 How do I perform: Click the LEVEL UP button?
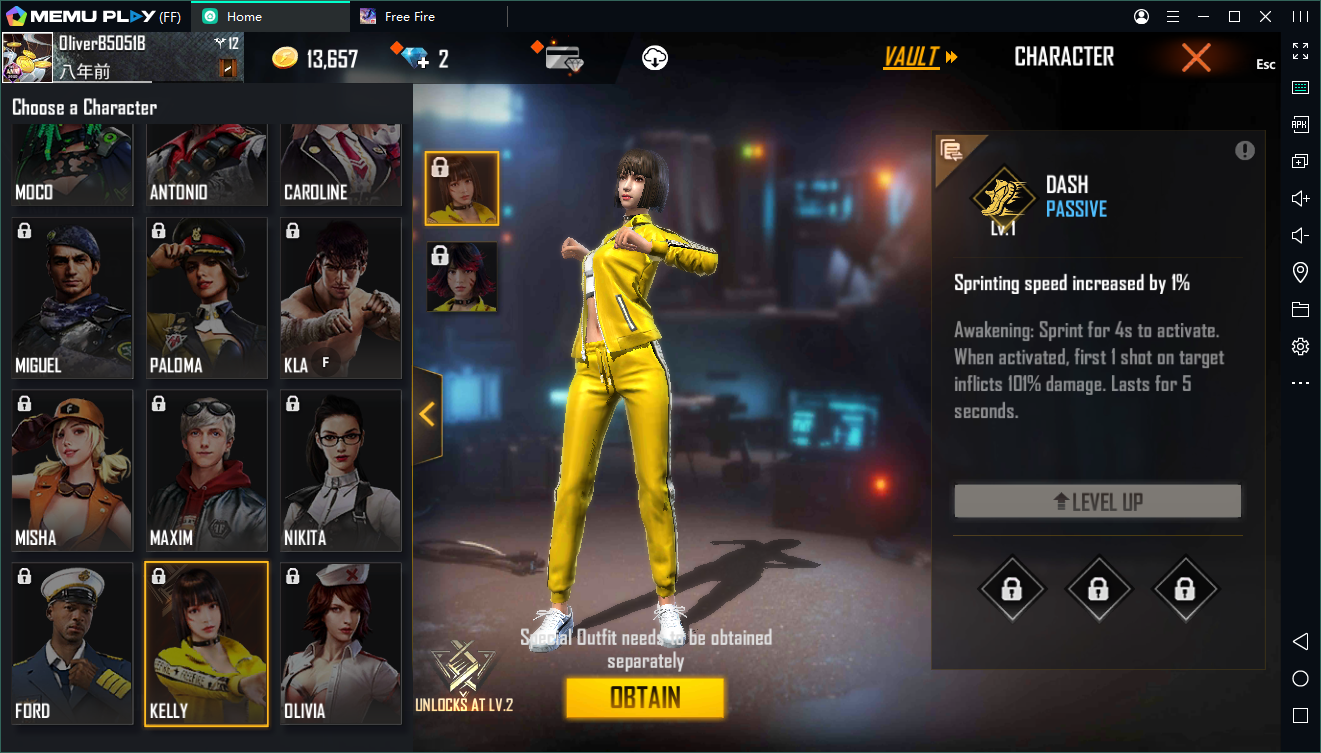coord(1097,502)
